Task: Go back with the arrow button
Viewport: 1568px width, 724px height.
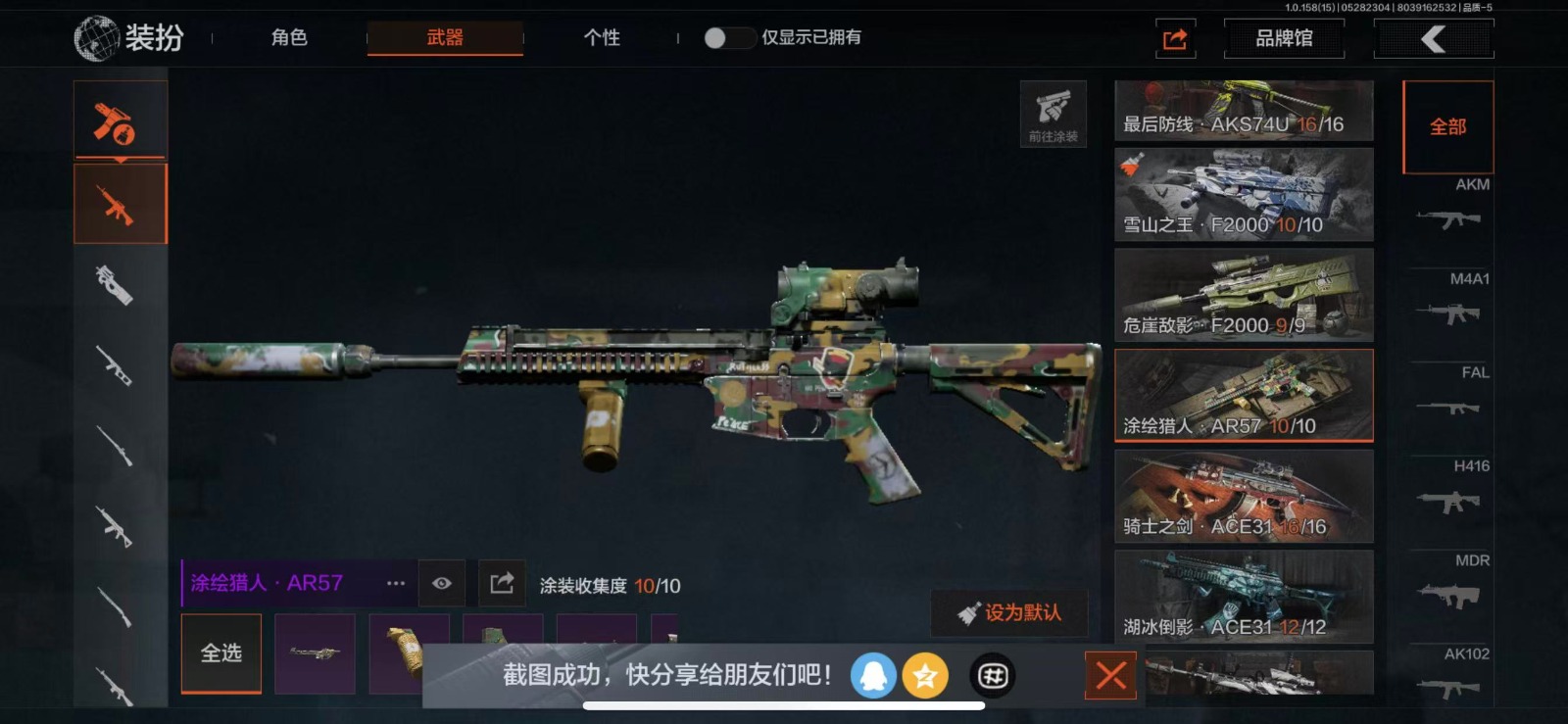Action: pyautogui.click(x=1434, y=39)
